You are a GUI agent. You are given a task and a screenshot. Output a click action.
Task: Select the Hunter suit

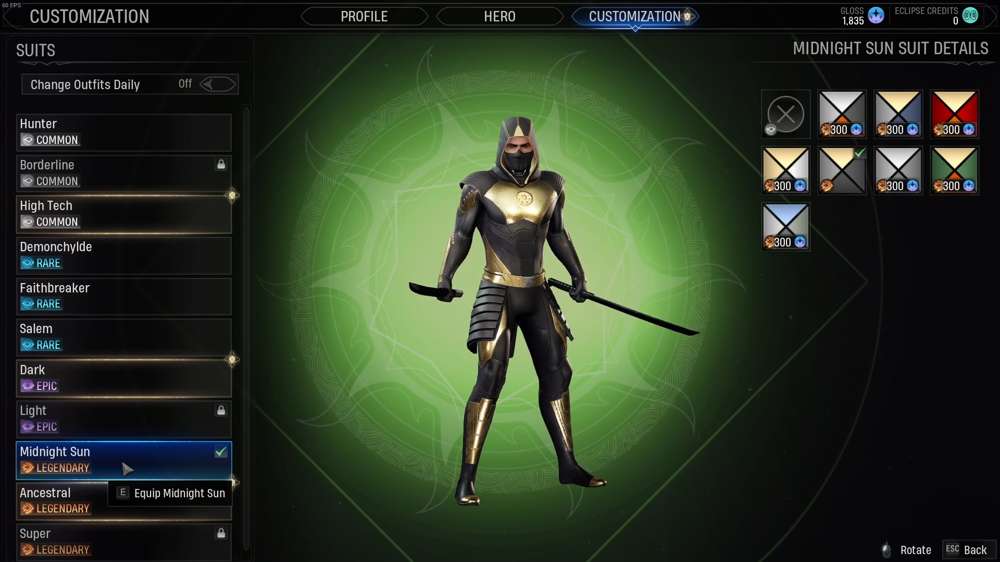(x=124, y=132)
